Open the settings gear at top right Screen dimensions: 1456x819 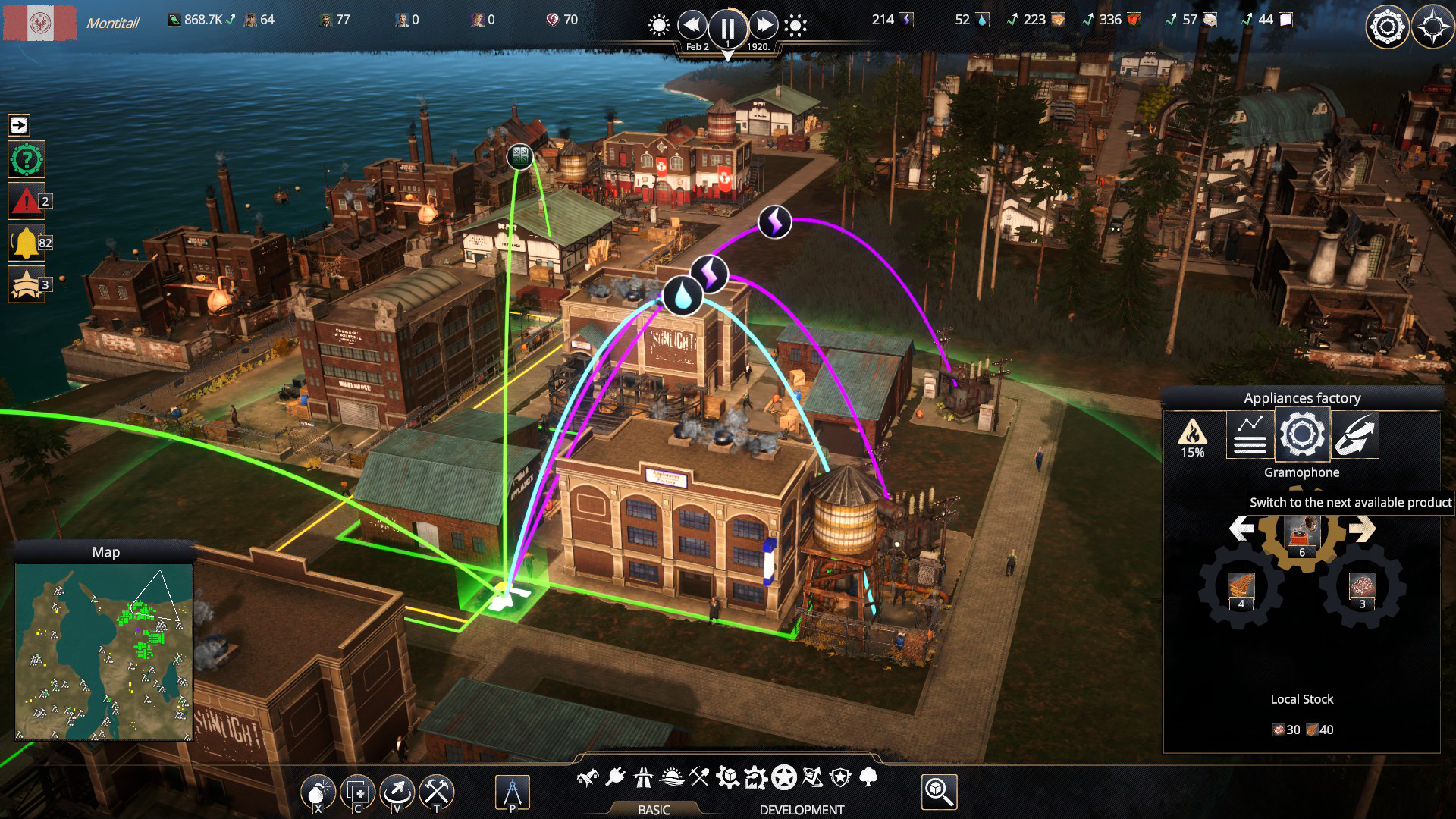(1387, 28)
